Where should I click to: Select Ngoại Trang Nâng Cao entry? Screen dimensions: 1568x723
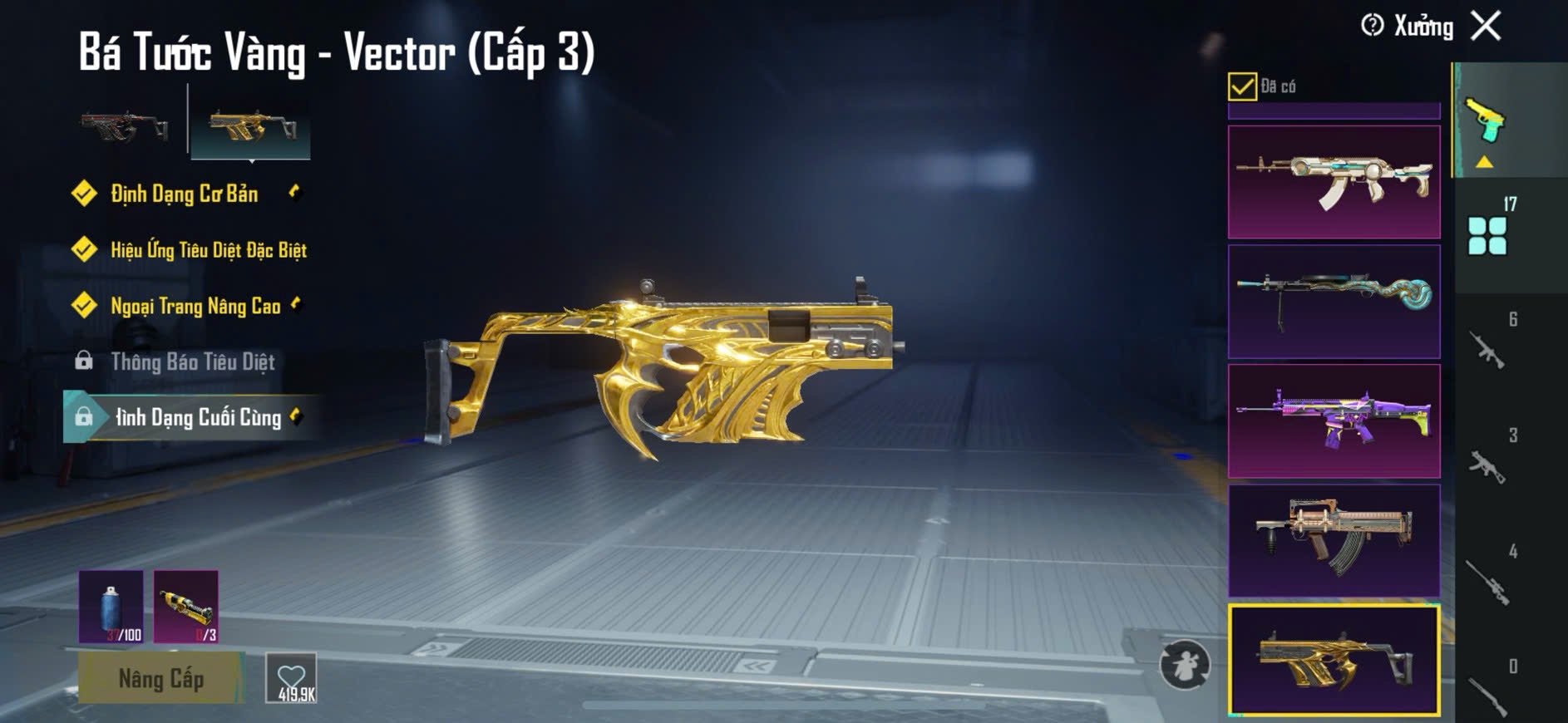tap(195, 306)
